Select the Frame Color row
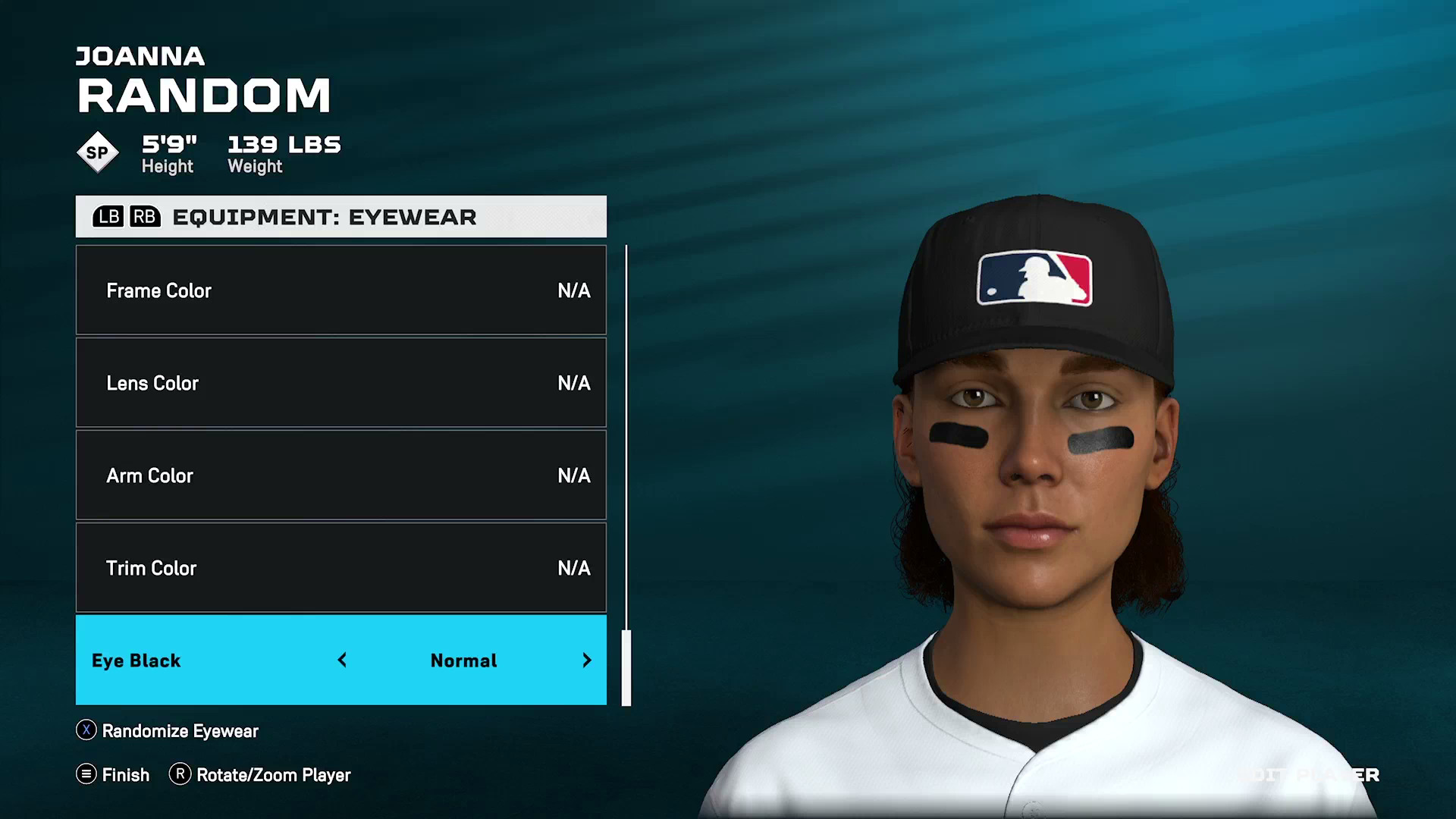Screen dimensions: 1456x819 (340, 290)
